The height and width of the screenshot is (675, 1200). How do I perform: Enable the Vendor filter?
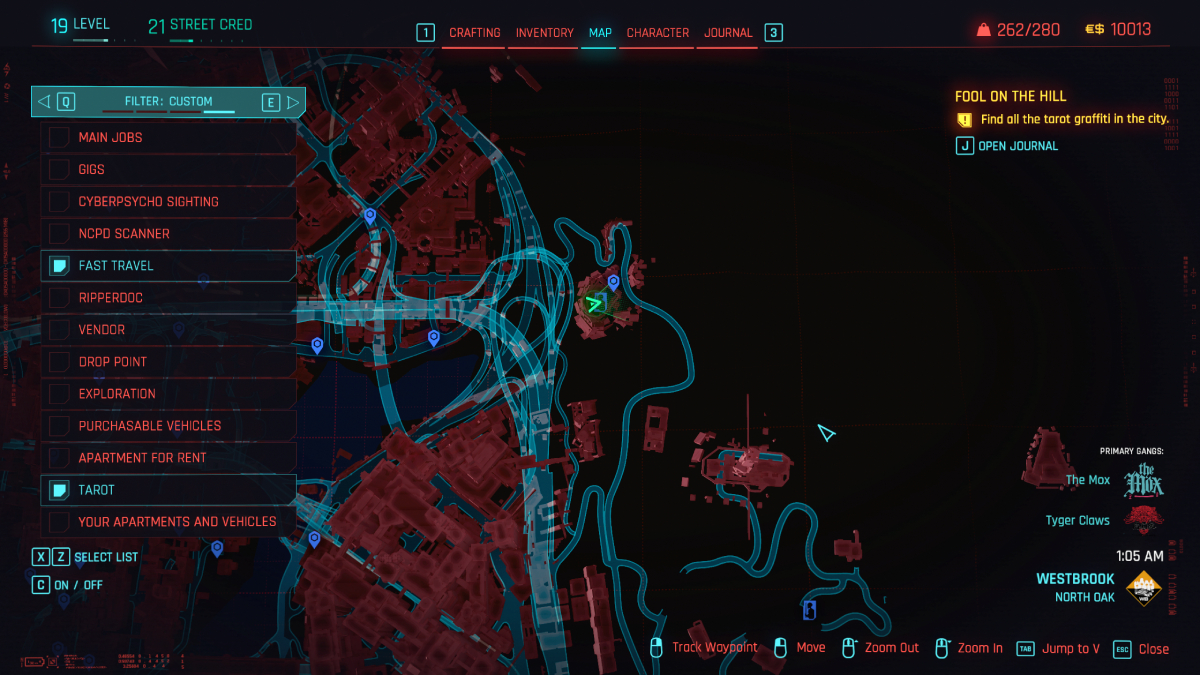60,329
